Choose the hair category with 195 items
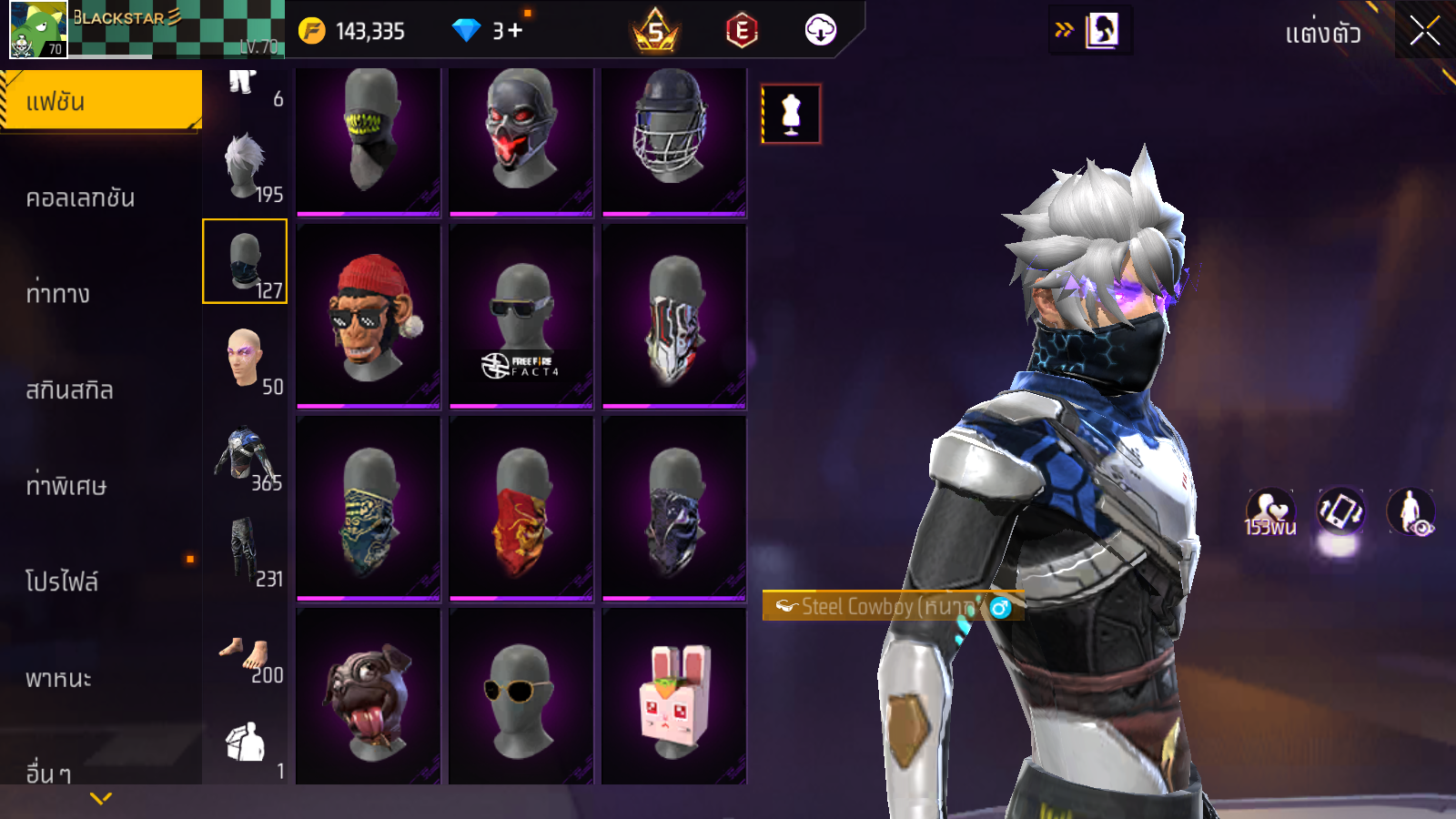The image size is (1456, 819). coord(245,167)
